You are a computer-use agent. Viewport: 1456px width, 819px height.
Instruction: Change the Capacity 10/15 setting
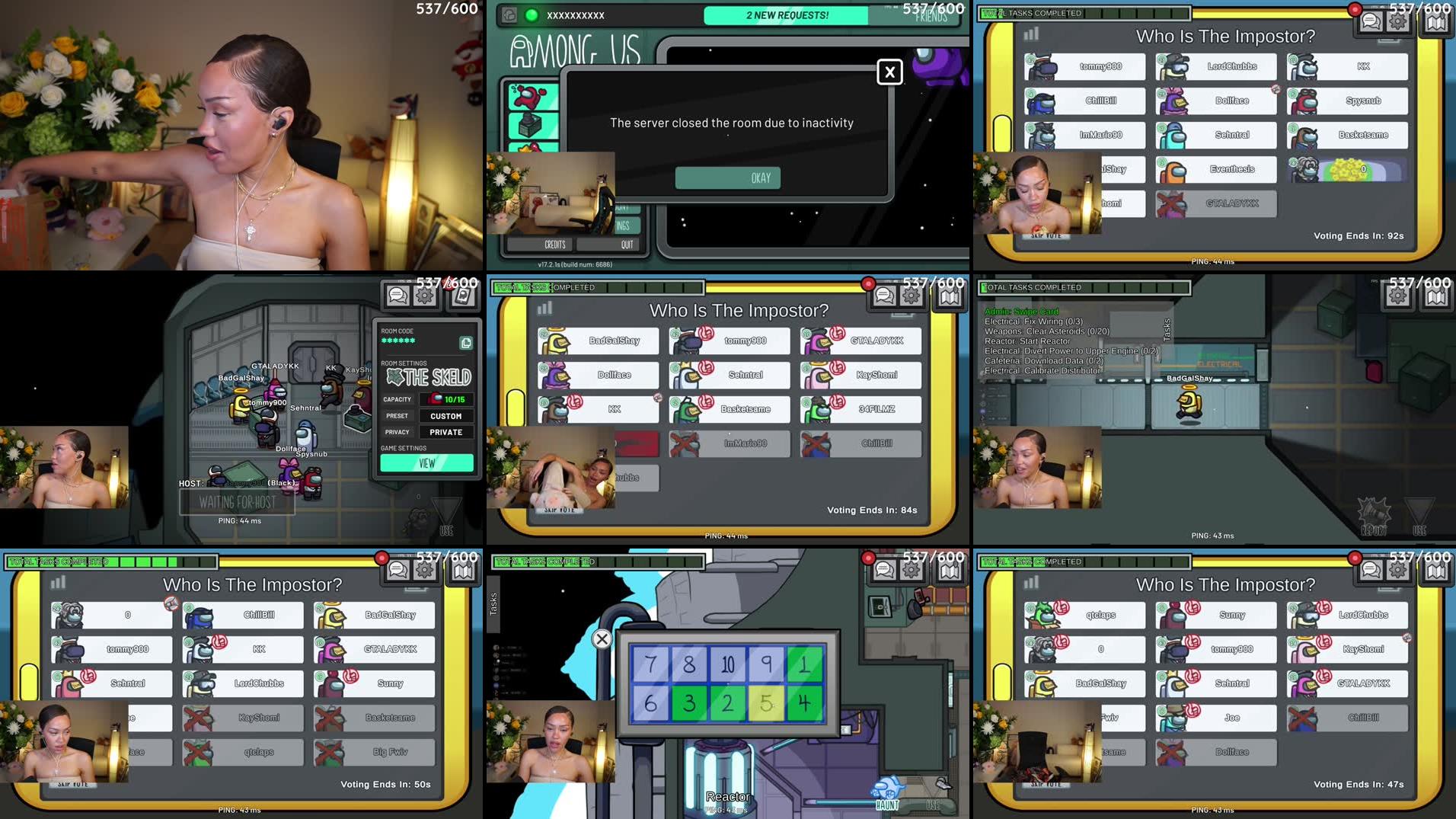pos(446,398)
